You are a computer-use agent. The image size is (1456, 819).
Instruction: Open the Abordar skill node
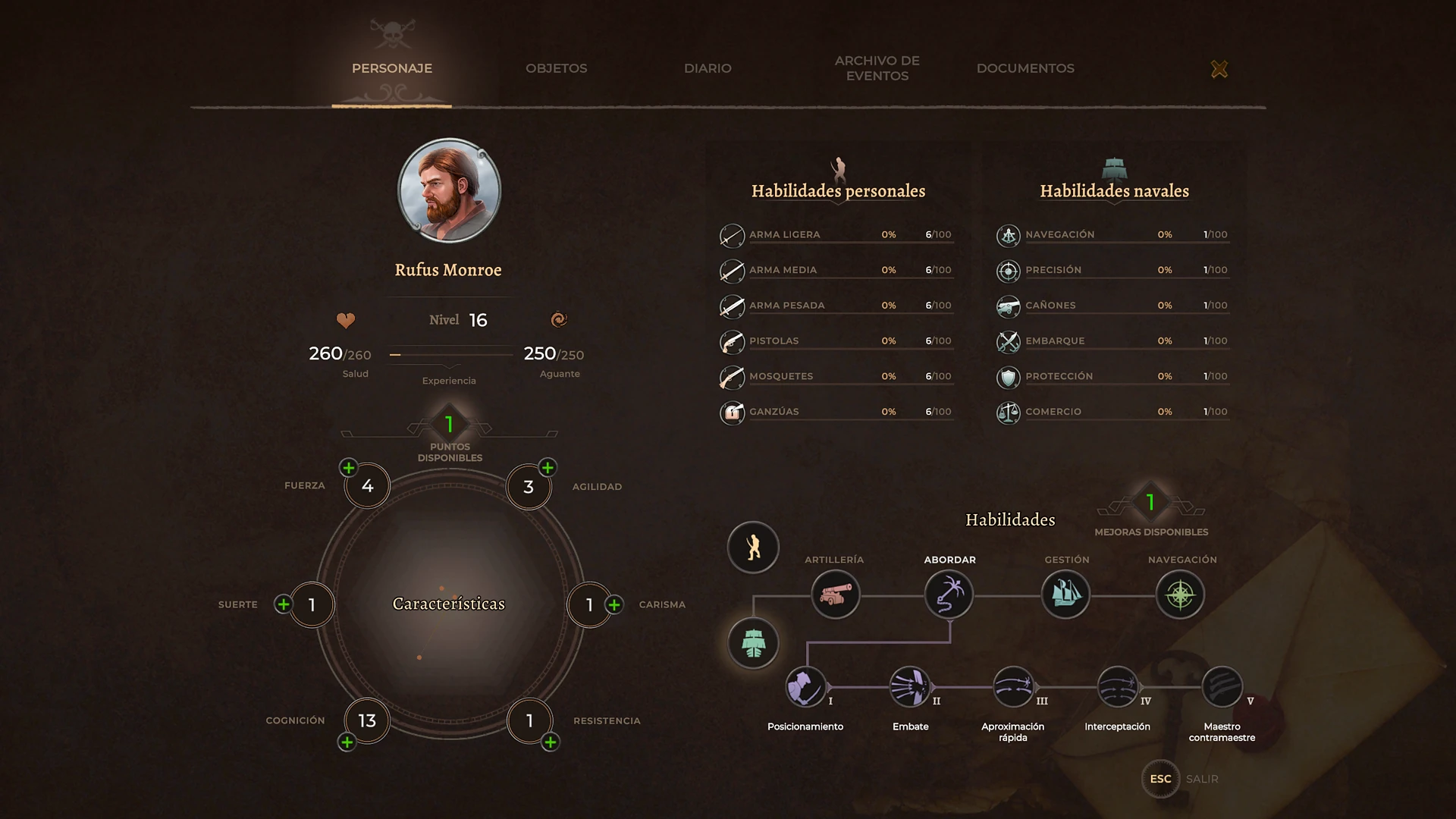click(949, 595)
